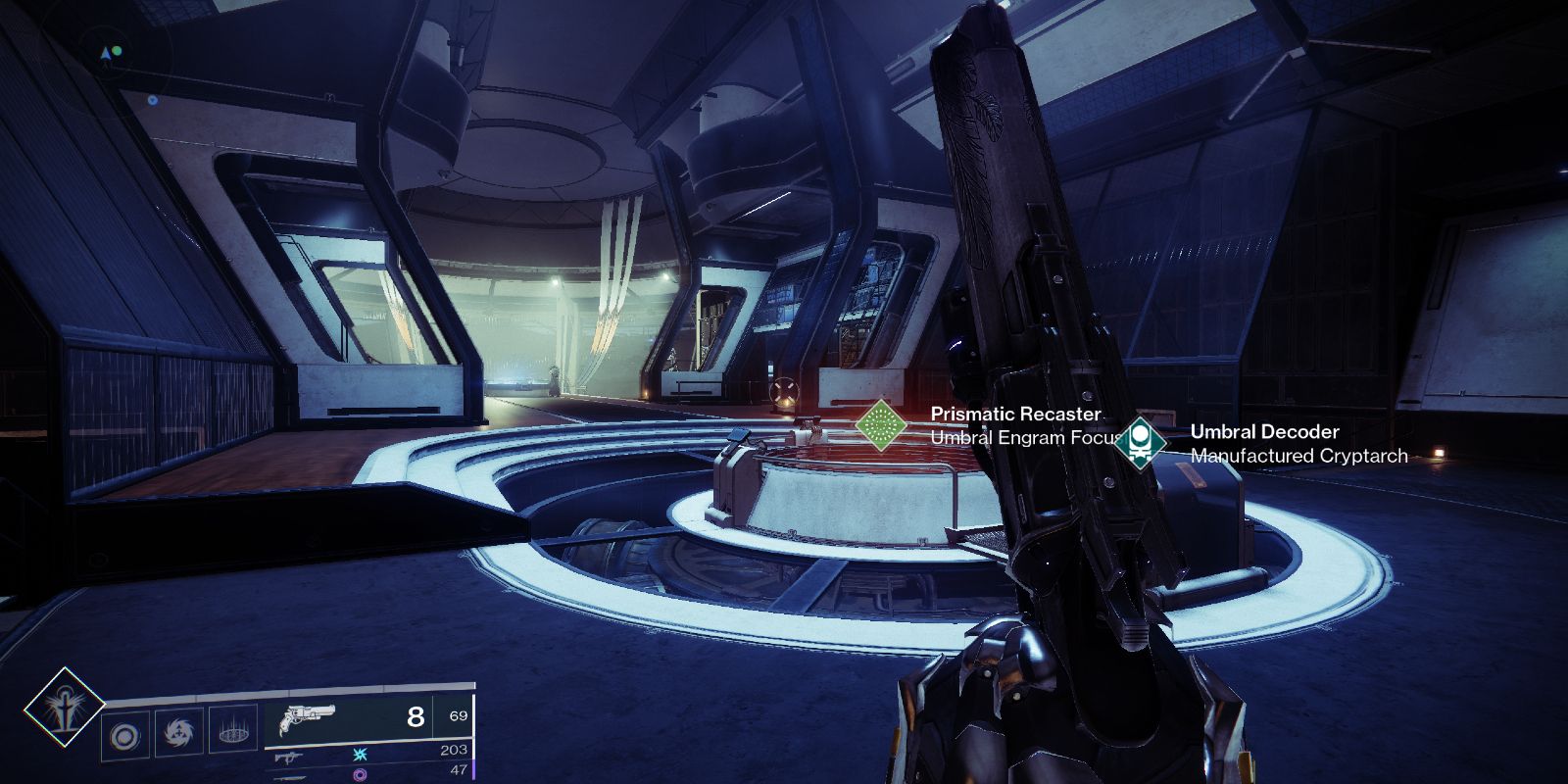Image resolution: width=1568 pixels, height=784 pixels.
Task: Click the blue vendor marker below the radar
Action: (152, 100)
